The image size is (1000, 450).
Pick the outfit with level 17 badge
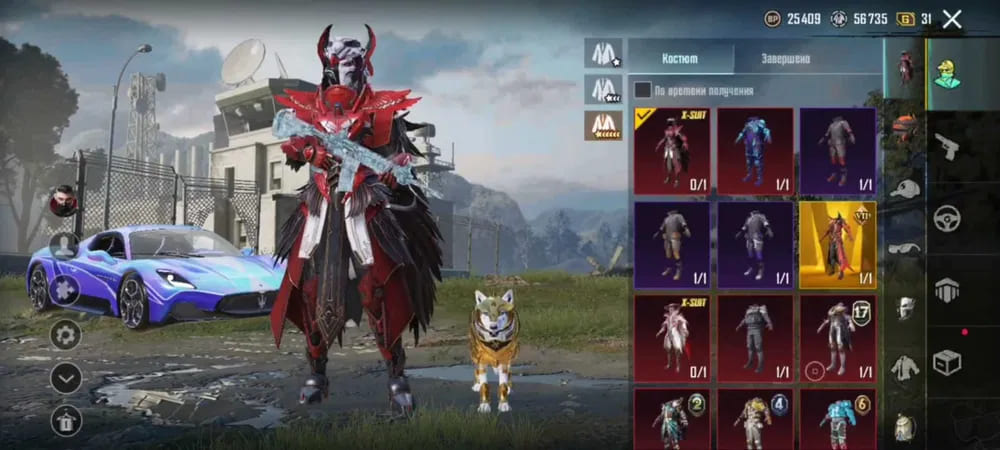[837, 338]
